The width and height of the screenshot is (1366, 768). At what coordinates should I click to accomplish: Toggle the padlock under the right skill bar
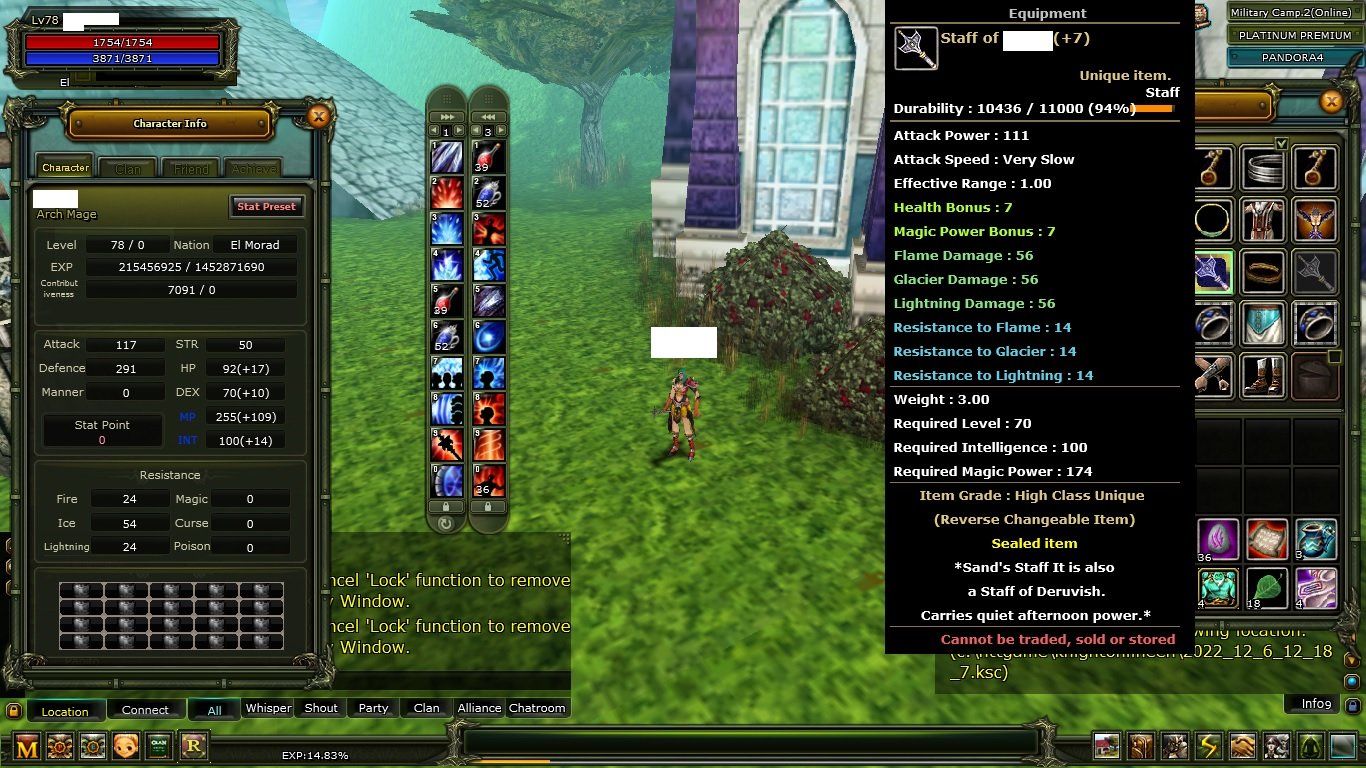click(488, 508)
